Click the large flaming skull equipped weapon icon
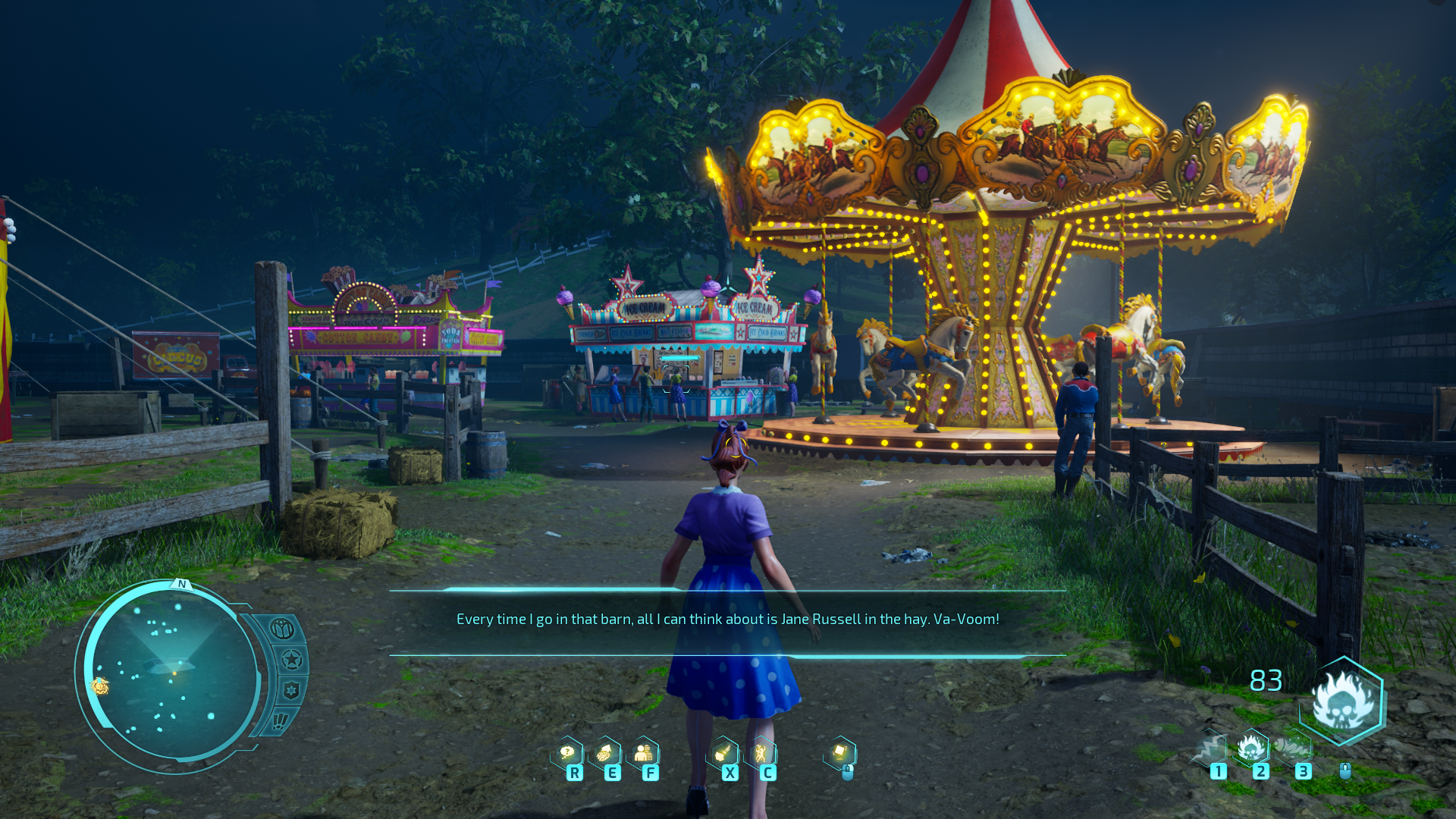This screenshot has width=1456, height=819. [1343, 701]
